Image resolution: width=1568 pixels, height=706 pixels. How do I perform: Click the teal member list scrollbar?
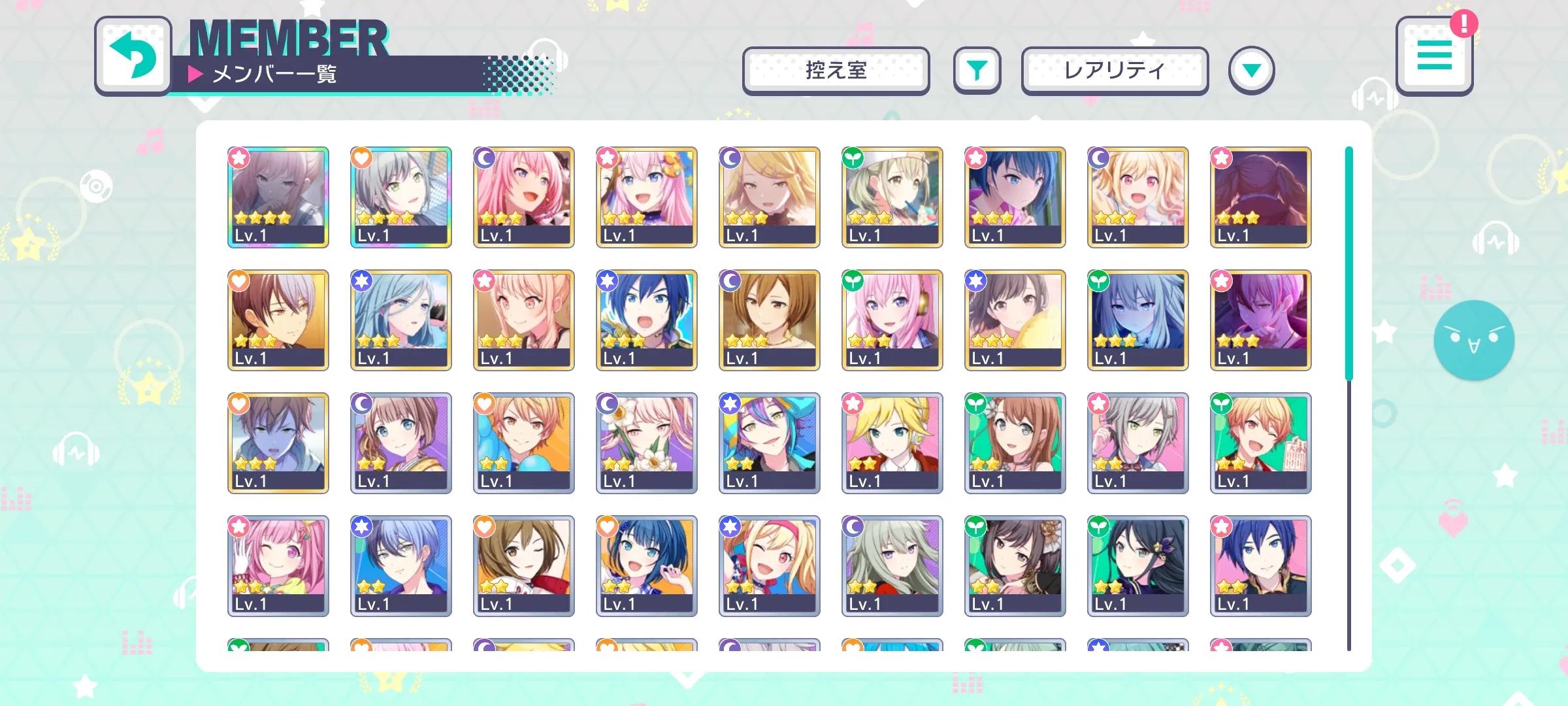coord(1348,263)
